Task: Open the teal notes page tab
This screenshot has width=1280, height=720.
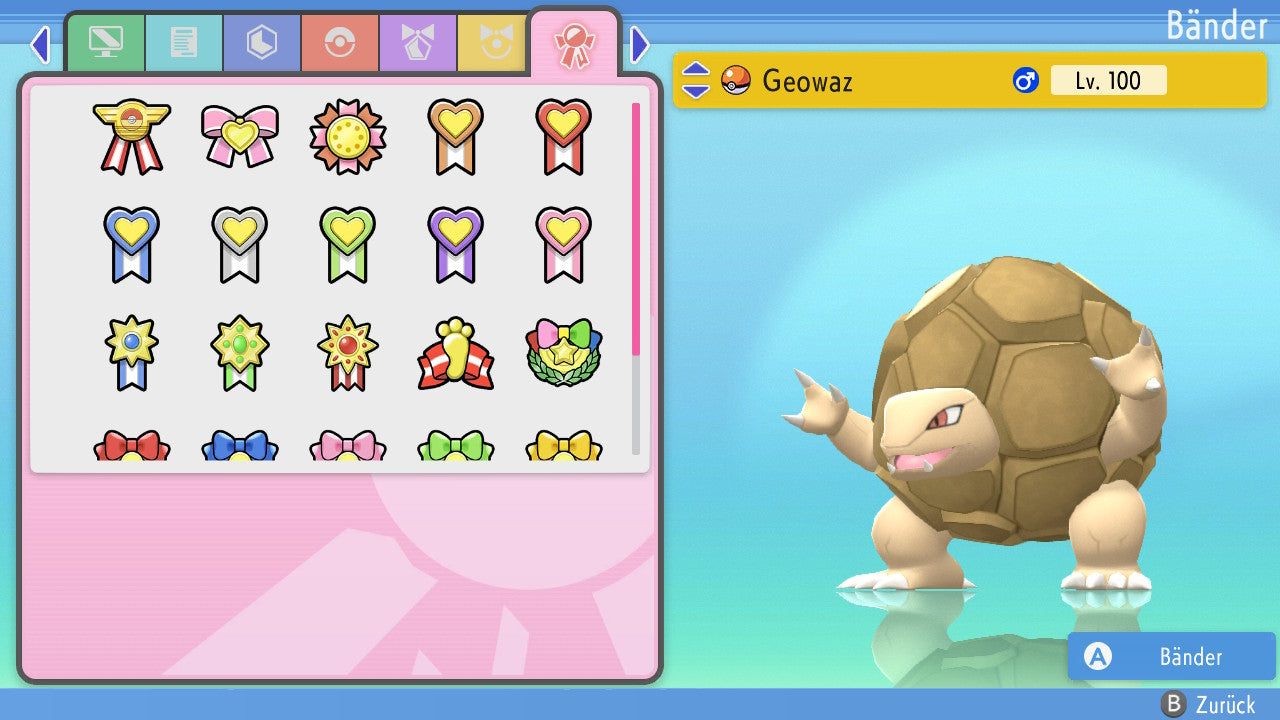Action: (184, 42)
